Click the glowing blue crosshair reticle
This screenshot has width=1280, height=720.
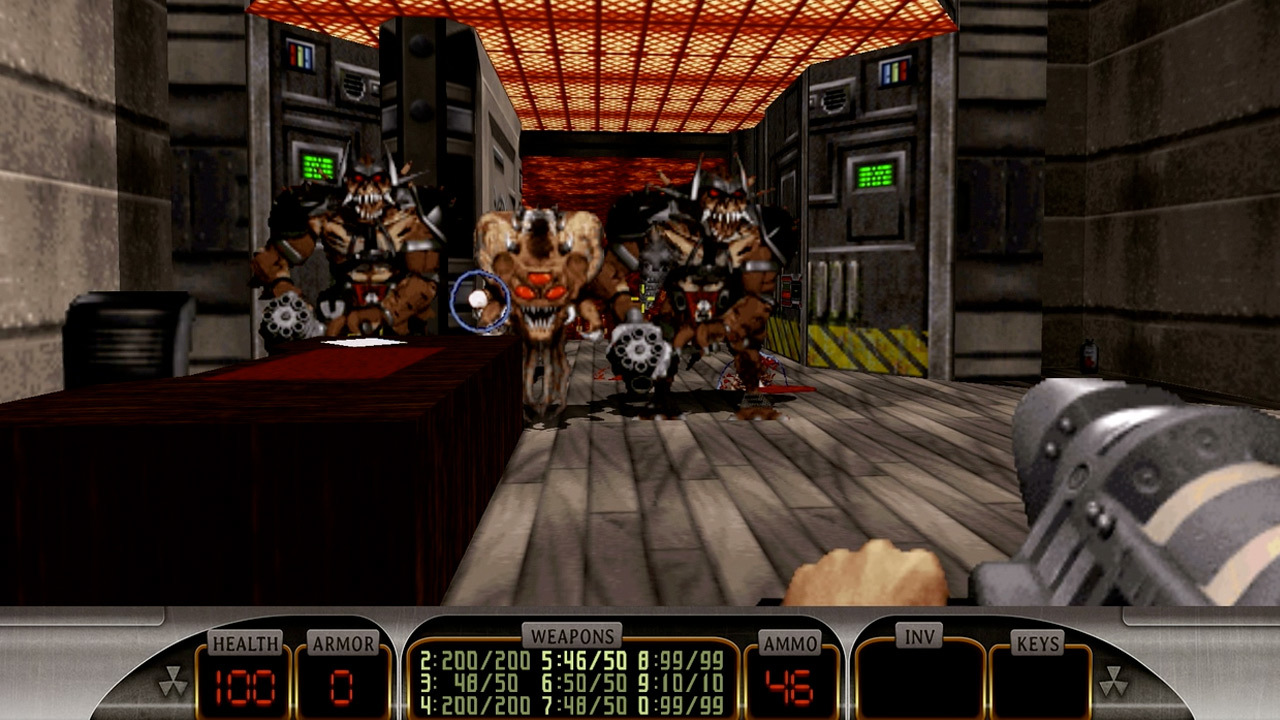[x=483, y=301]
